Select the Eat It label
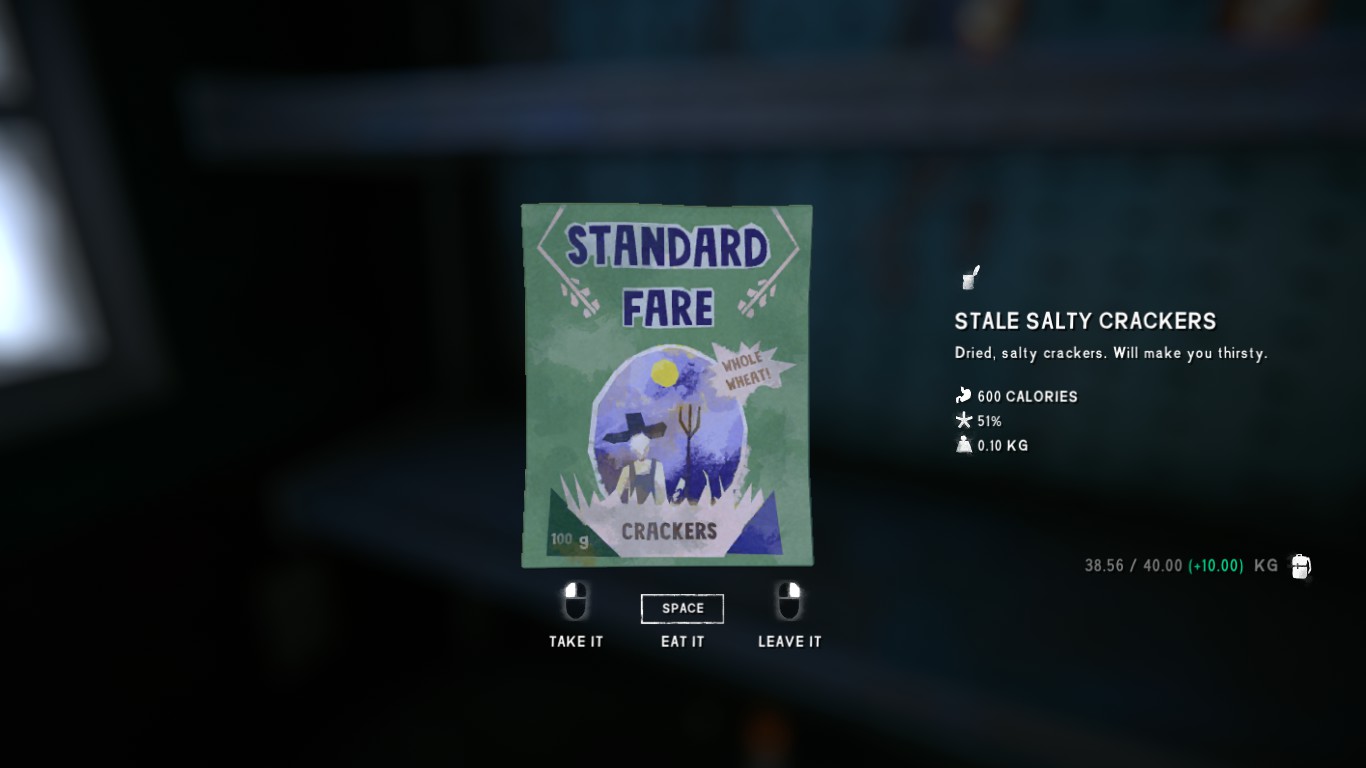 (x=682, y=641)
